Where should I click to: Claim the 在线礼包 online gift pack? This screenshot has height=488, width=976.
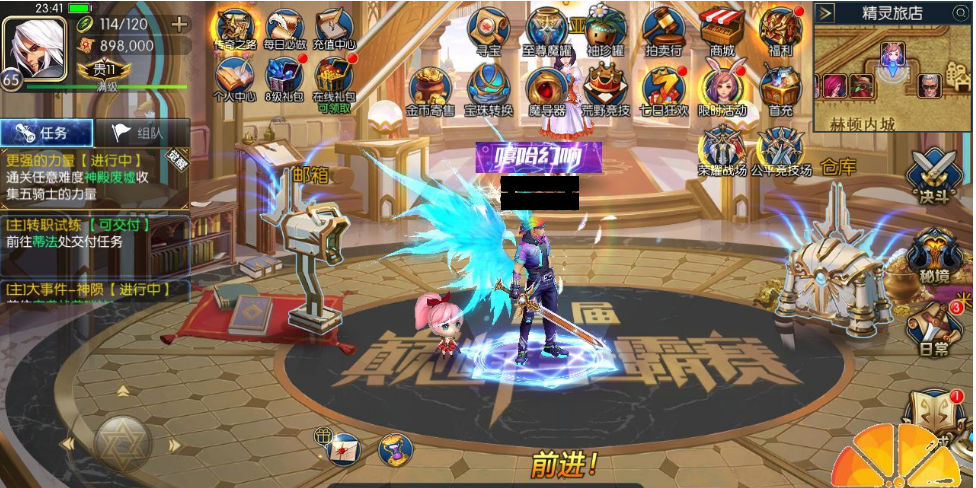pyautogui.click(x=335, y=80)
